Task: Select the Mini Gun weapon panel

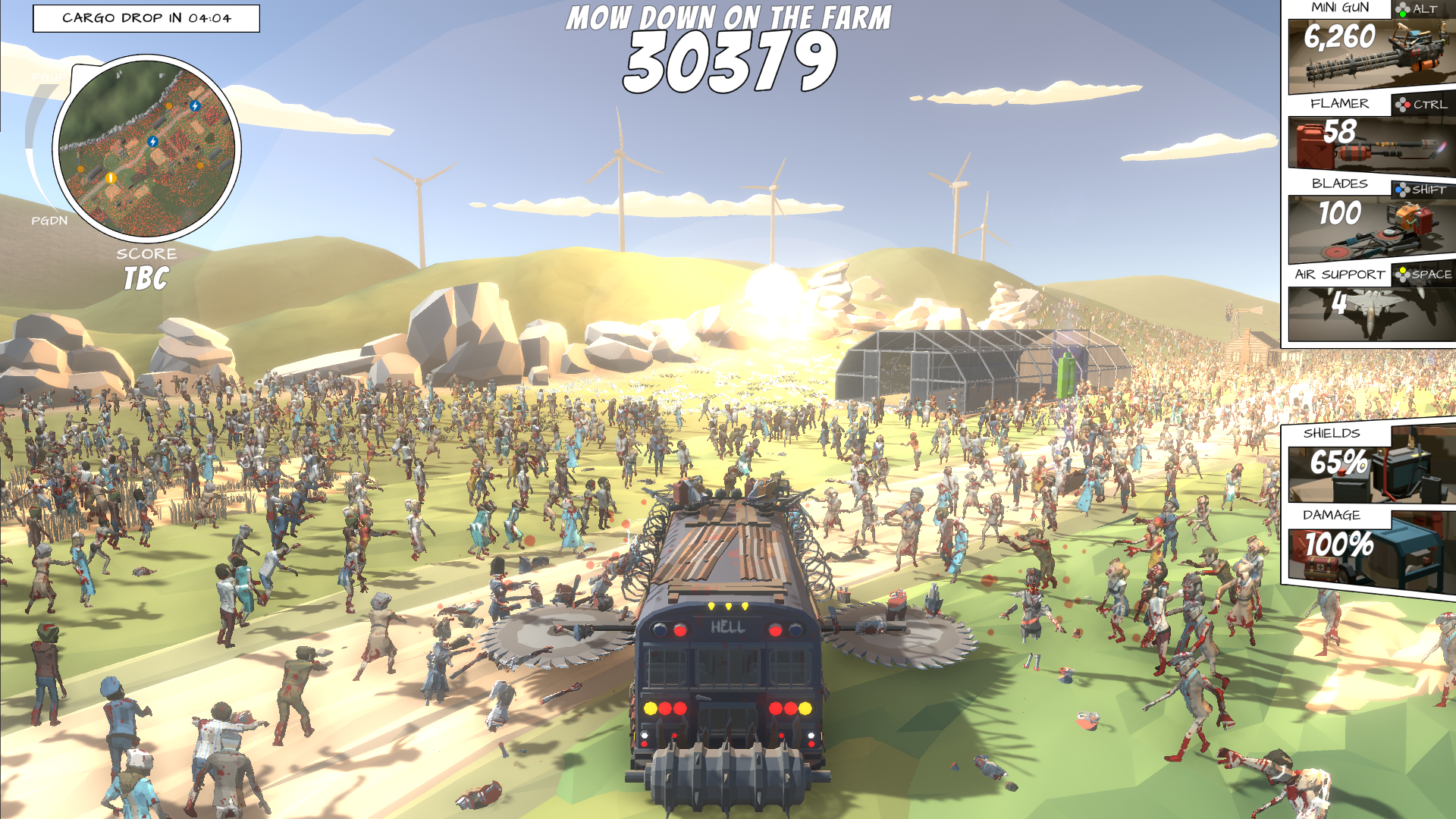Action: (1371, 56)
